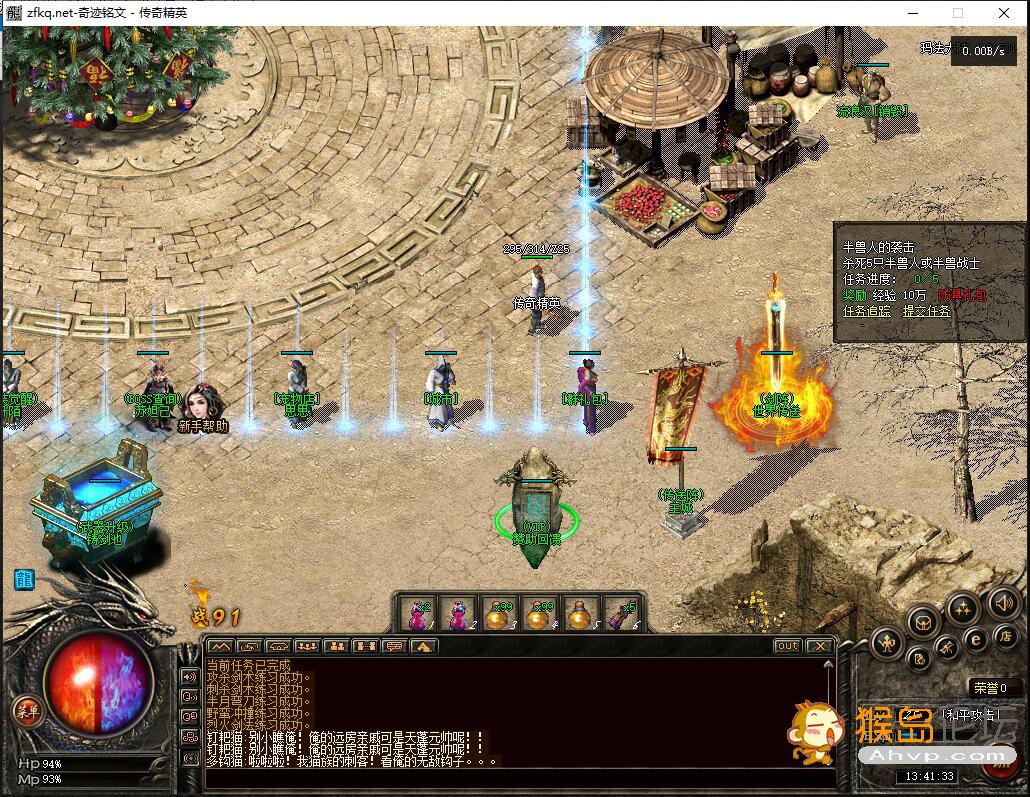Screen dimensions: 1030x797
Task: Open the 任务追踪 quest tracking link
Action: 866,311
